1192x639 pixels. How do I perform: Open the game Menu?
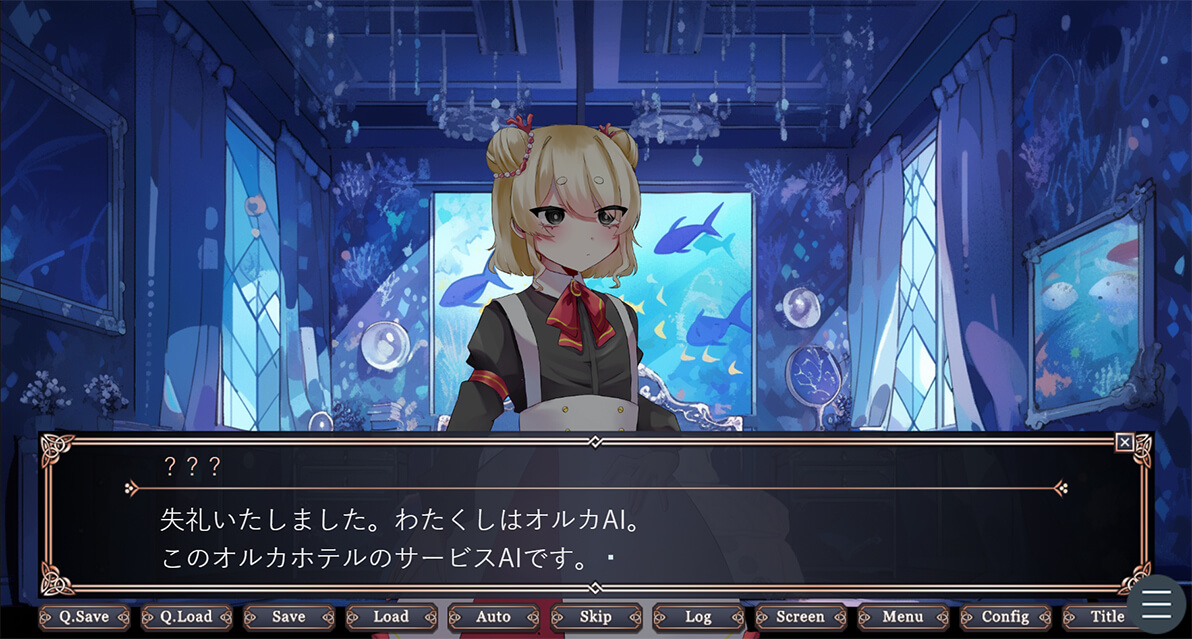pos(903,617)
